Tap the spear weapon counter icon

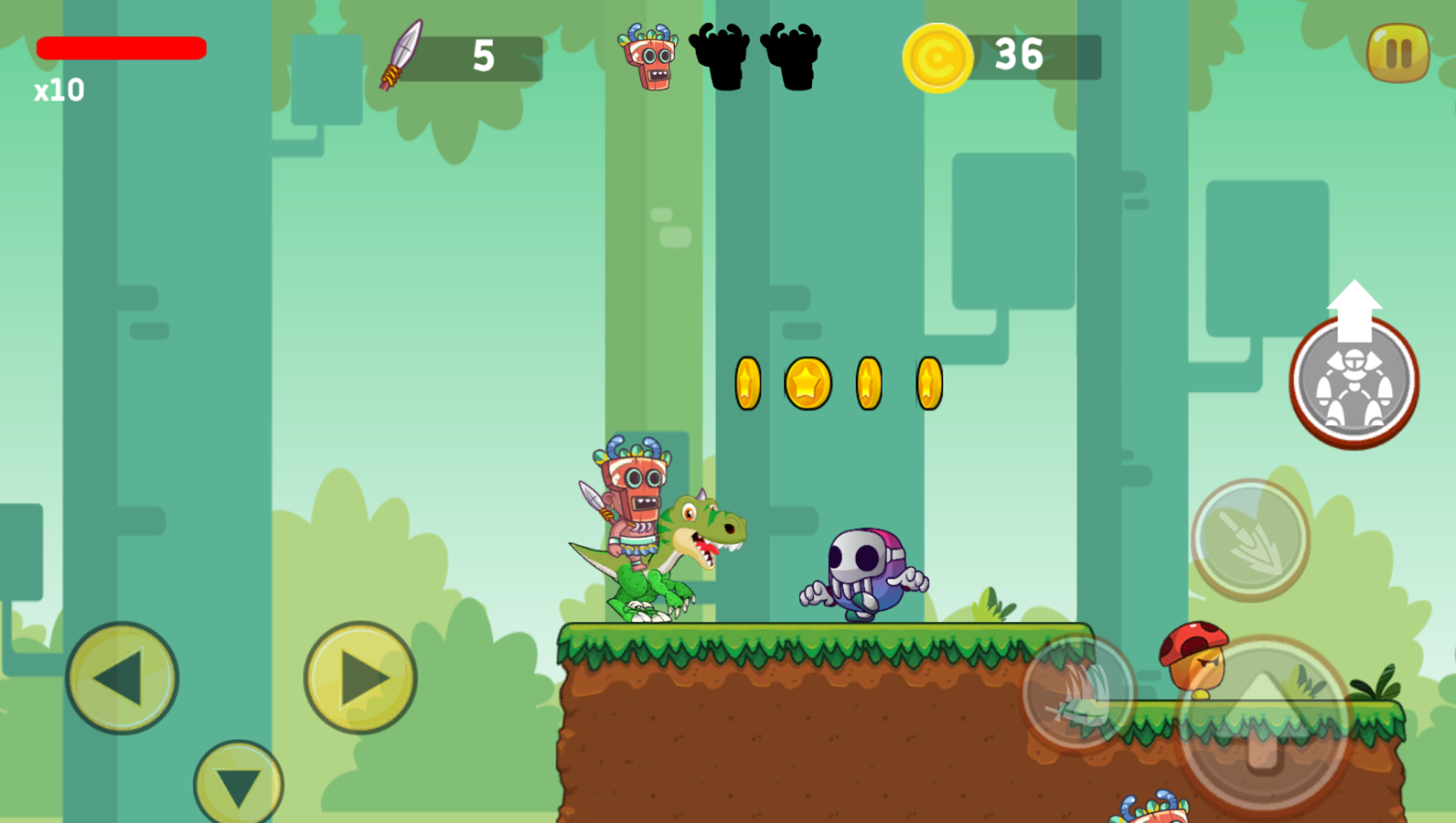(402, 57)
